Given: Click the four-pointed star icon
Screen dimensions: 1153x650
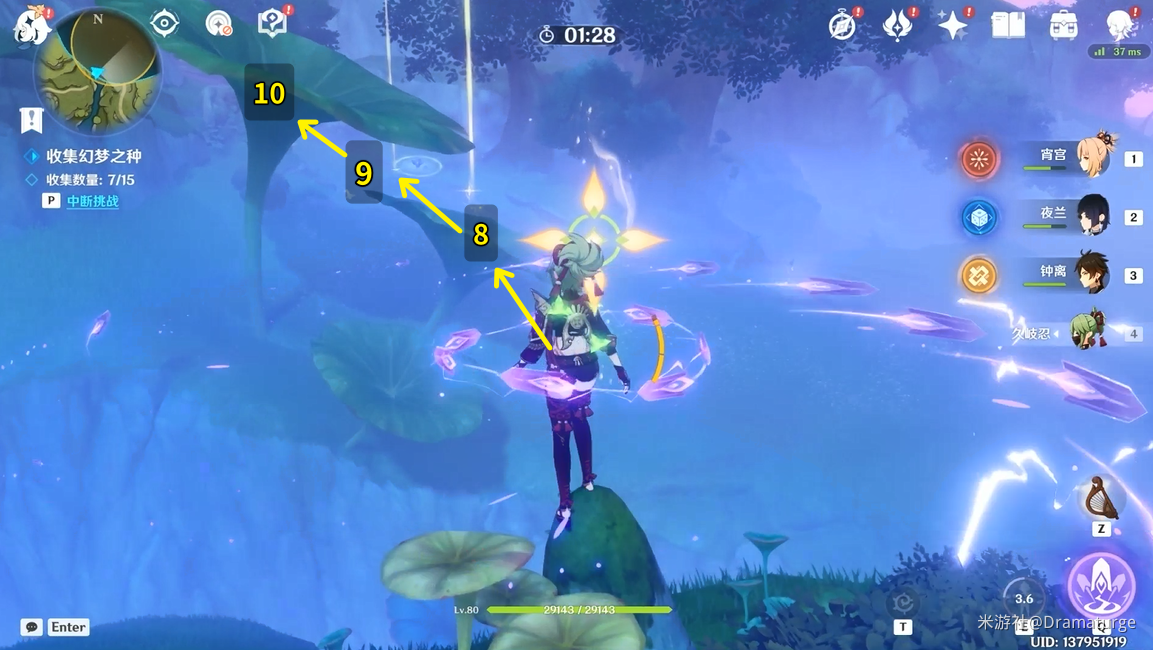Looking at the screenshot, I should point(952,25).
